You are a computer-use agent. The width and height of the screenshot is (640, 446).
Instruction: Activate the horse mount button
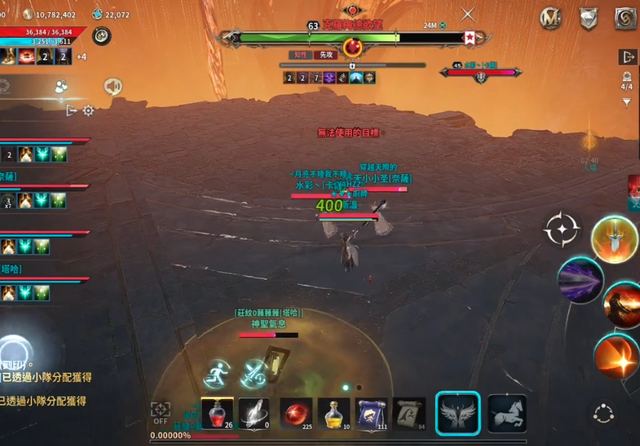pos(507,413)
